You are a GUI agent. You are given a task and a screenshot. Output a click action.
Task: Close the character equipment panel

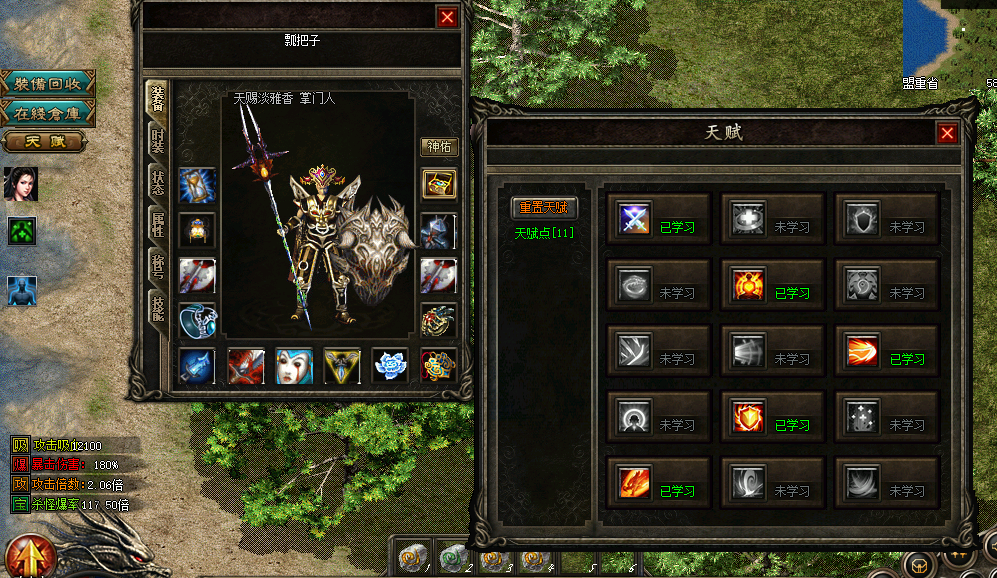click(447, 16)
